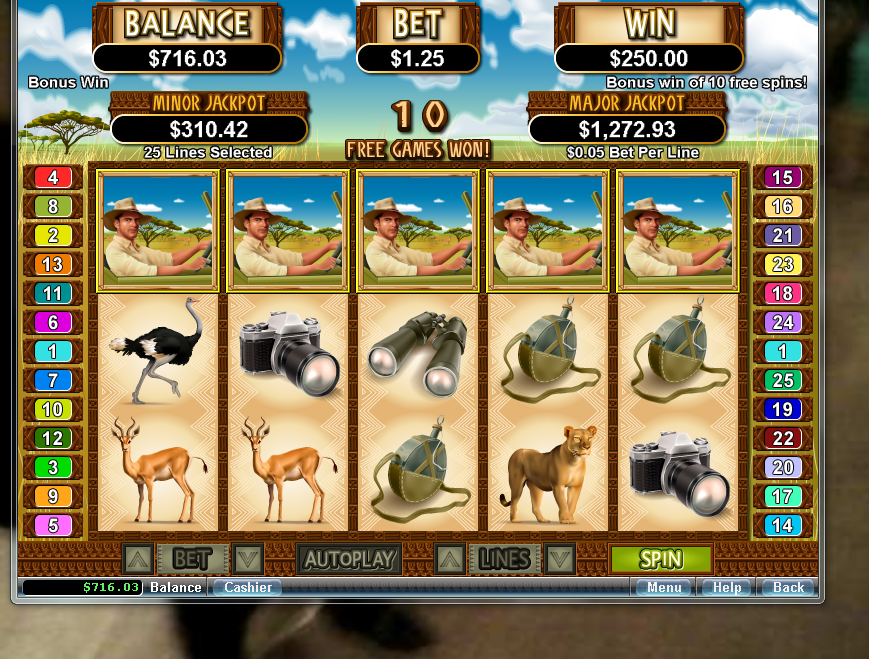
Task: Show the Help screen
Action: pyautogui.click(x=726, y=588)
